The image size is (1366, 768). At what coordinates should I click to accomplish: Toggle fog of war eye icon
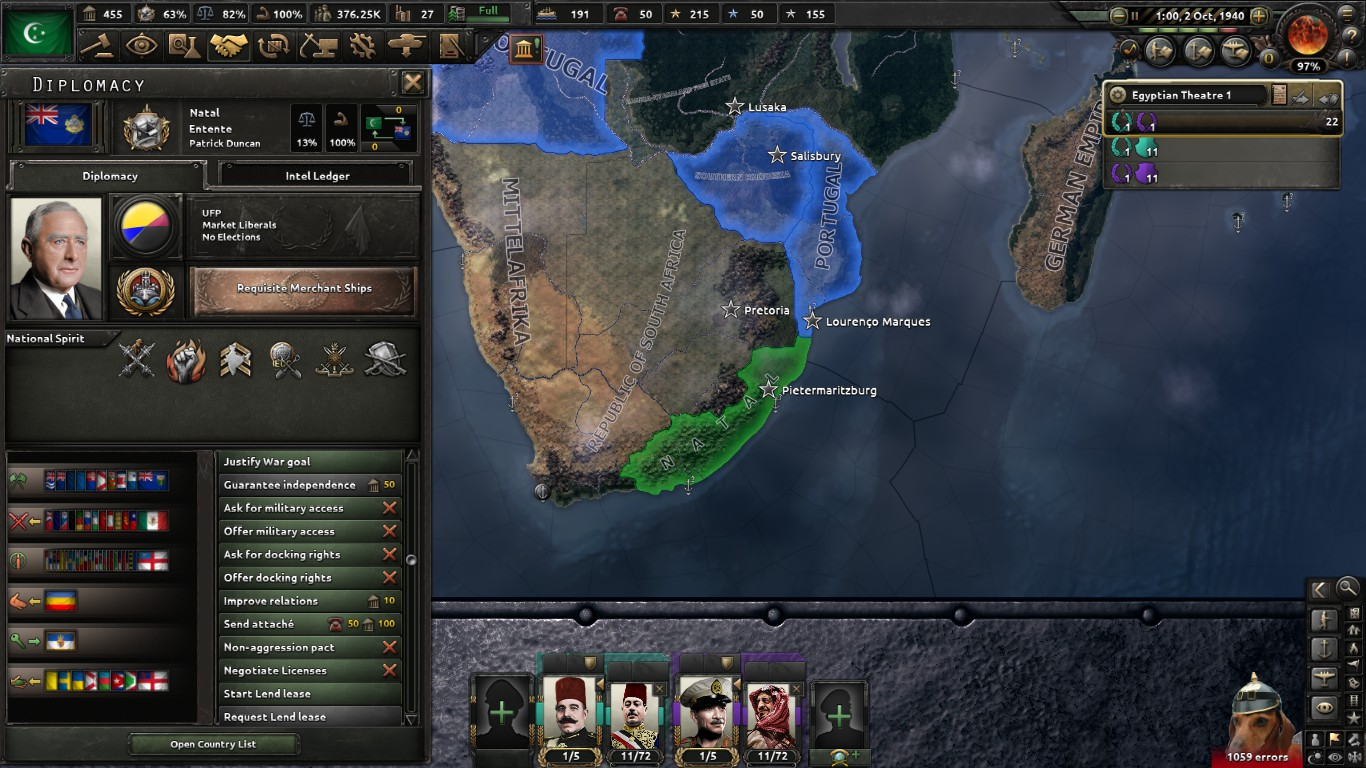pos(1334,756)
